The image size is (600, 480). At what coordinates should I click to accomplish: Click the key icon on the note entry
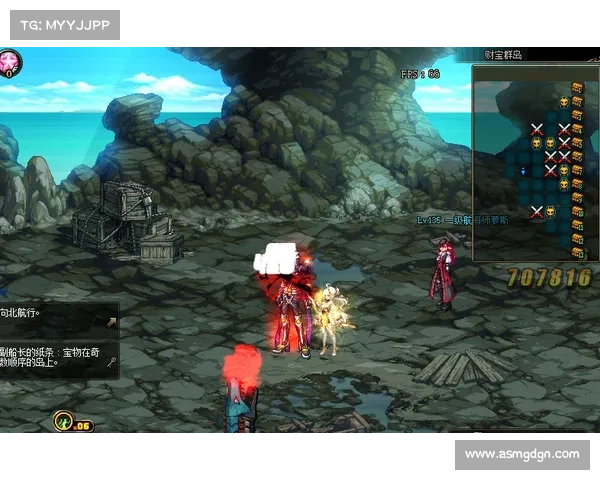pos(110,363)
